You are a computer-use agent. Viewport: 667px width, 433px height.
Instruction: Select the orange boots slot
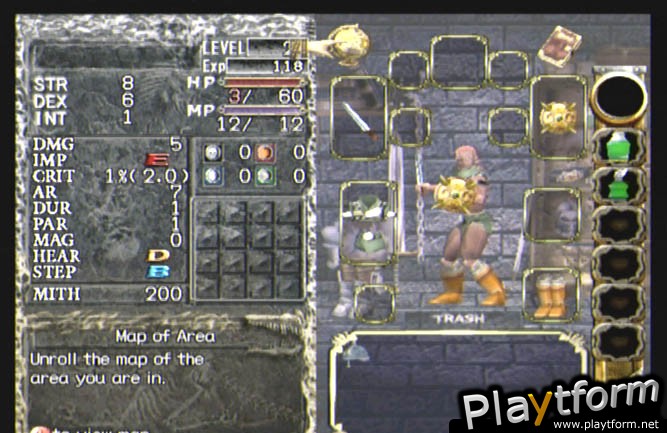coord(549,295)
